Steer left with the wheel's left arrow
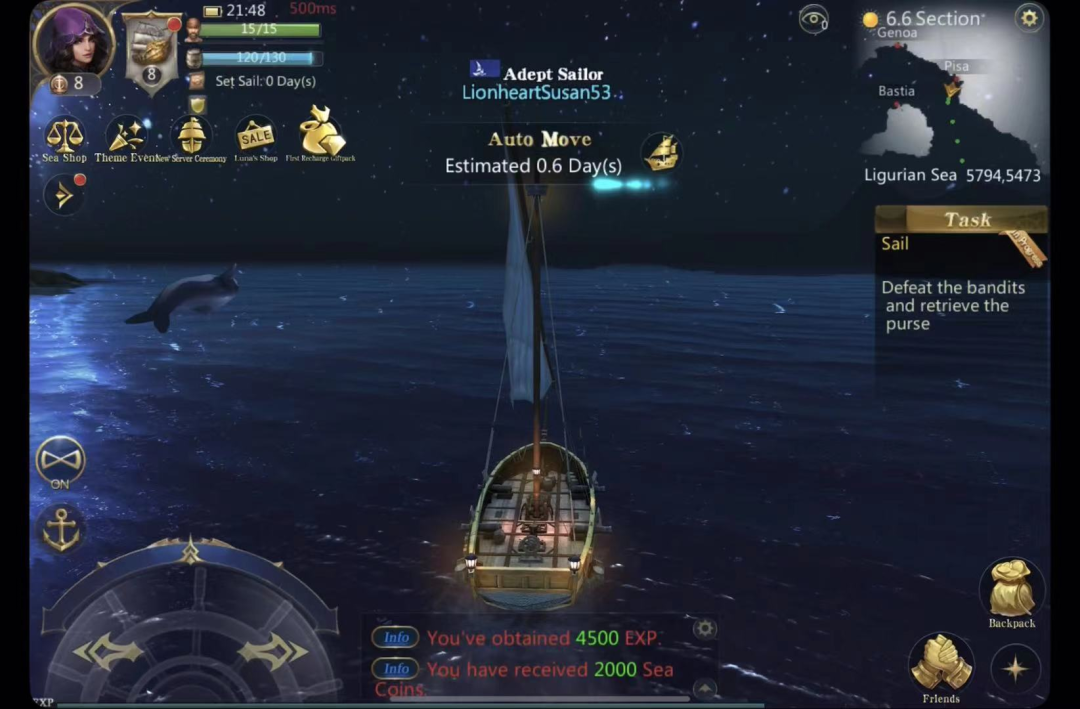 pyautogui.click(x=108, y=652)
